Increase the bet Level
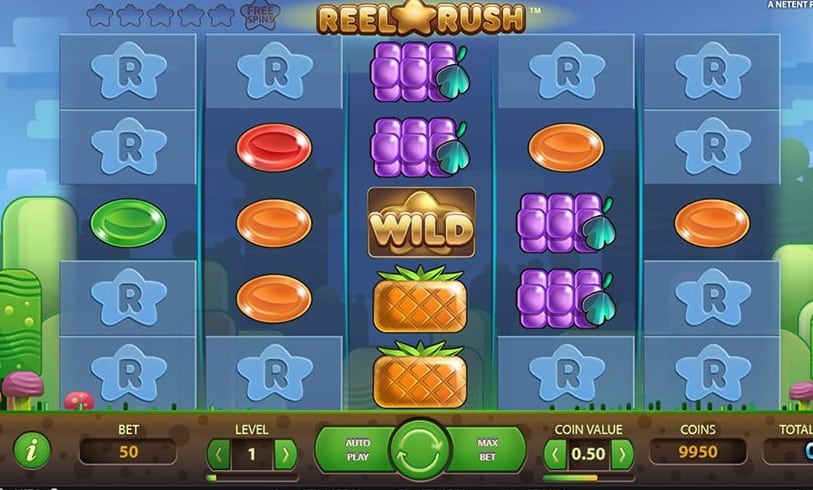Screen dimensions: 813x490 click(285, 455)
